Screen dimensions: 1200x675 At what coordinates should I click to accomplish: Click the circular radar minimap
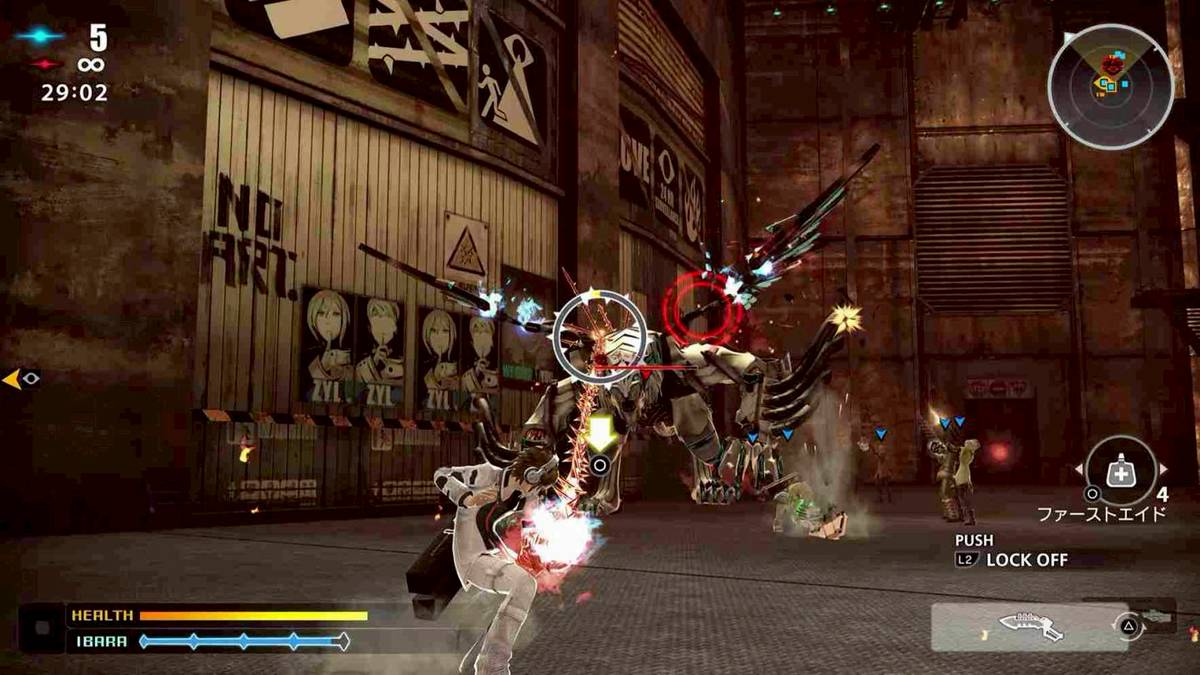pos(1110,86)
